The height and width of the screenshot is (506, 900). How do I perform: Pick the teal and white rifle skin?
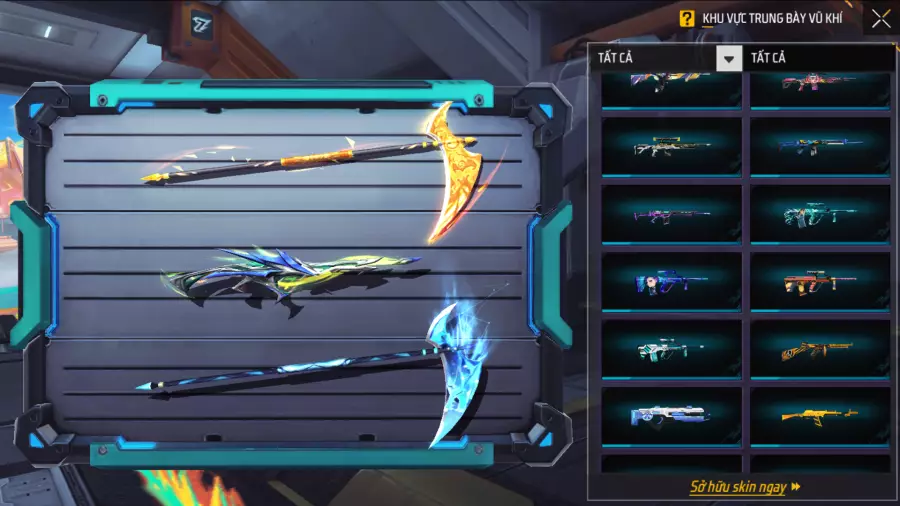(820, 215)
